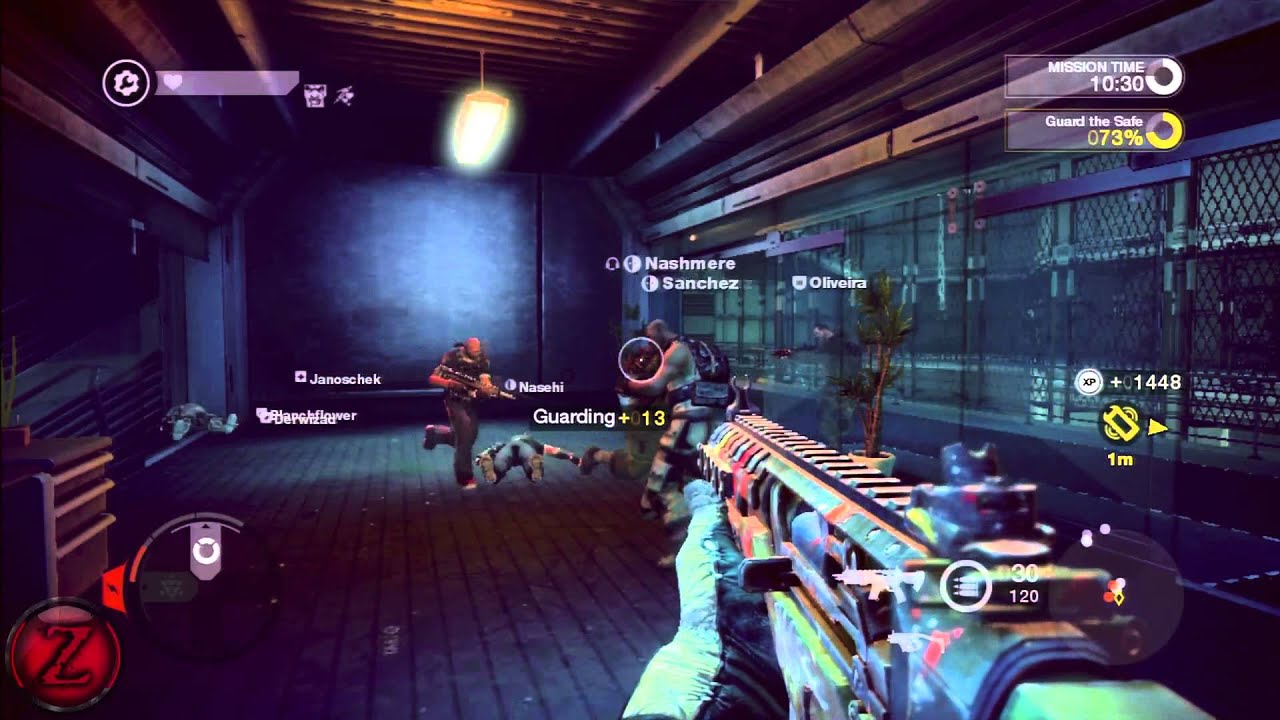Click the headset icon beside Nashmere

[614, 264]
